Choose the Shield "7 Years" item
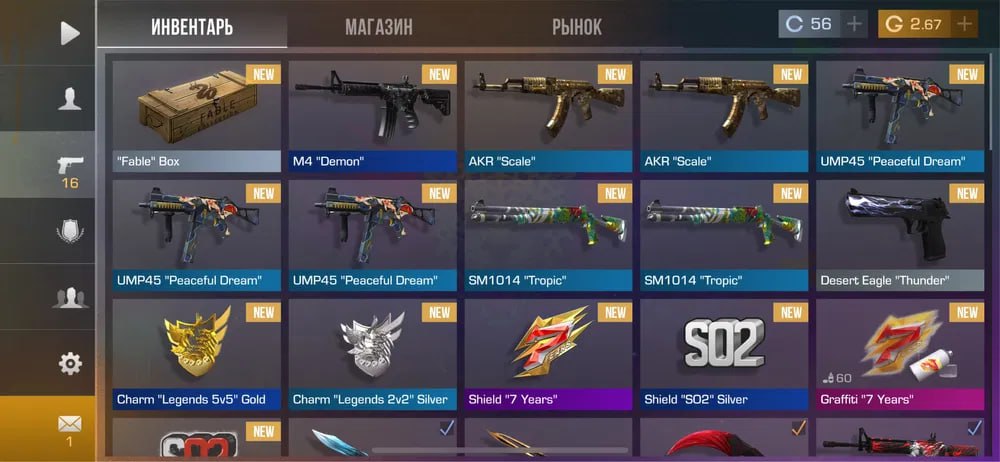Image resolution: width=1000 pixels, height=462 pixels. 549,355
